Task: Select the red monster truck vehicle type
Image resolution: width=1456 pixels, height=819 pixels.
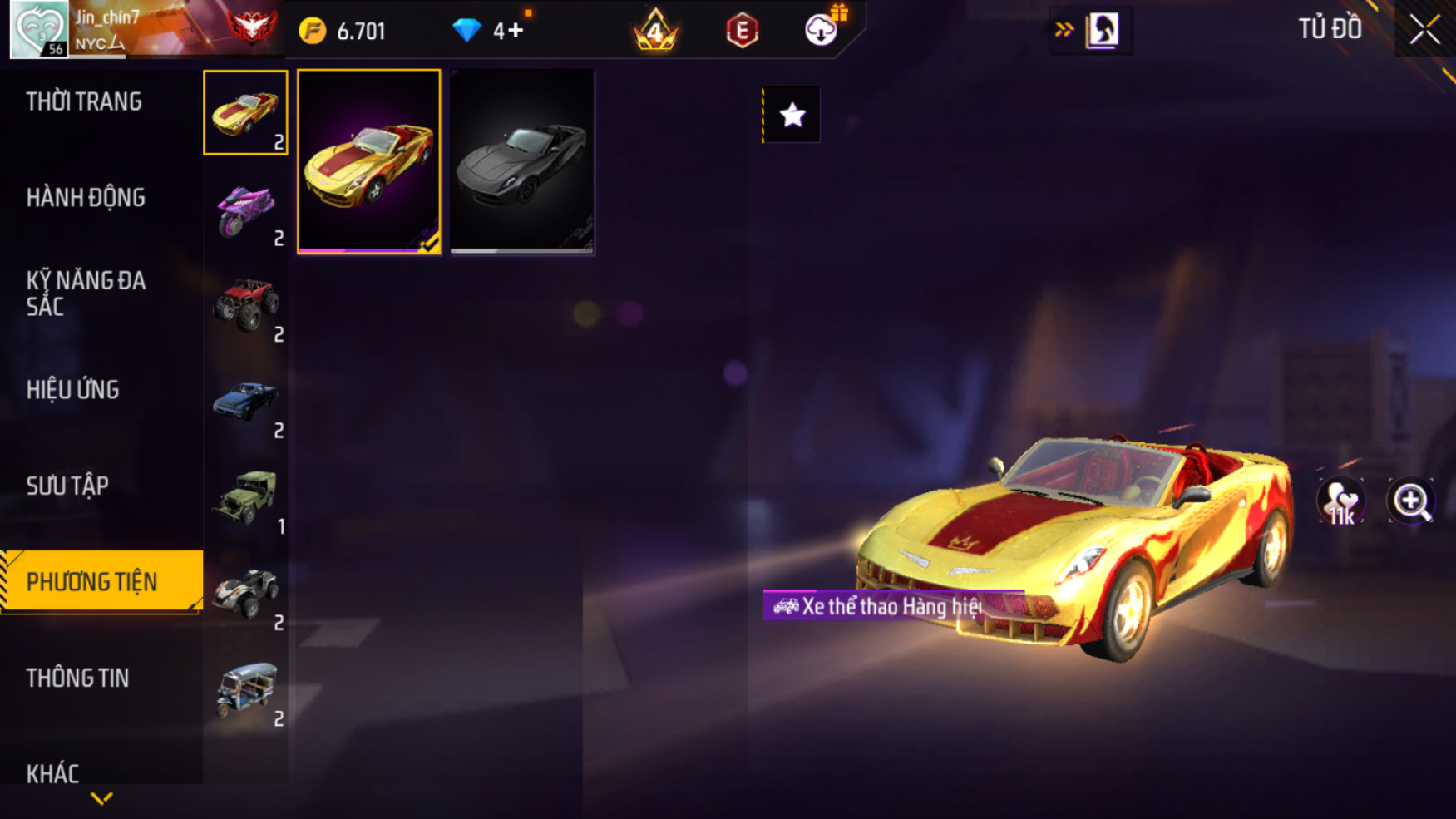Action: coord(246,306)
